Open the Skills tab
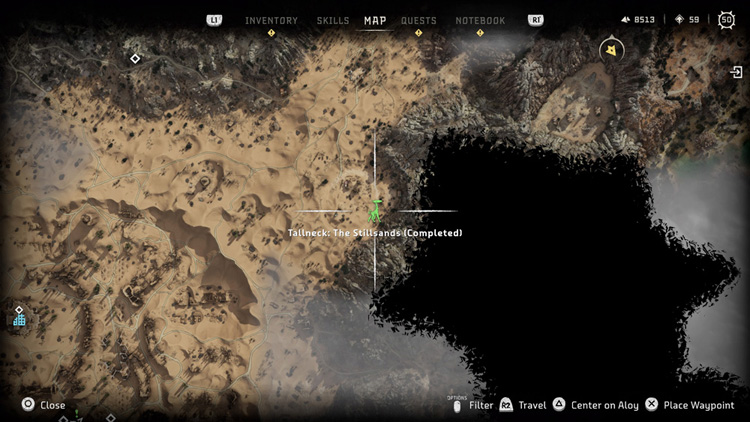 [x=332, y=20]
